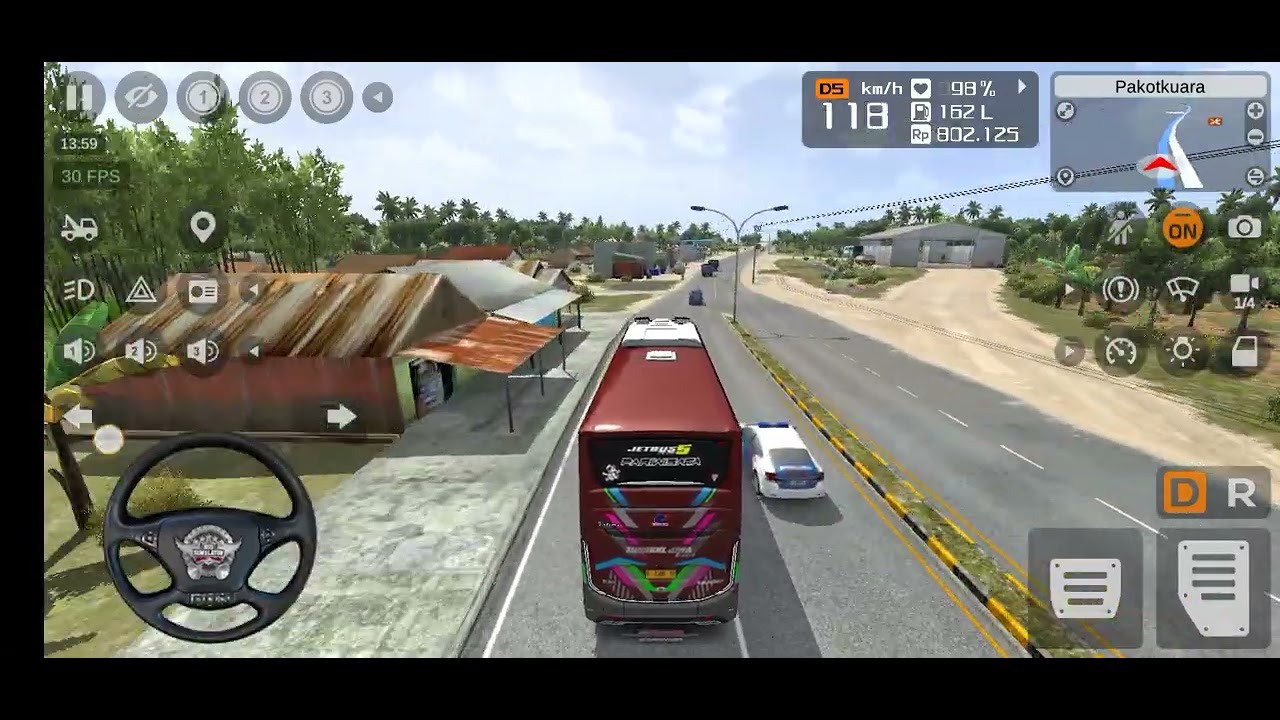
Task: Zoom out on the minimap
Action: click(x=1255, y=137)
